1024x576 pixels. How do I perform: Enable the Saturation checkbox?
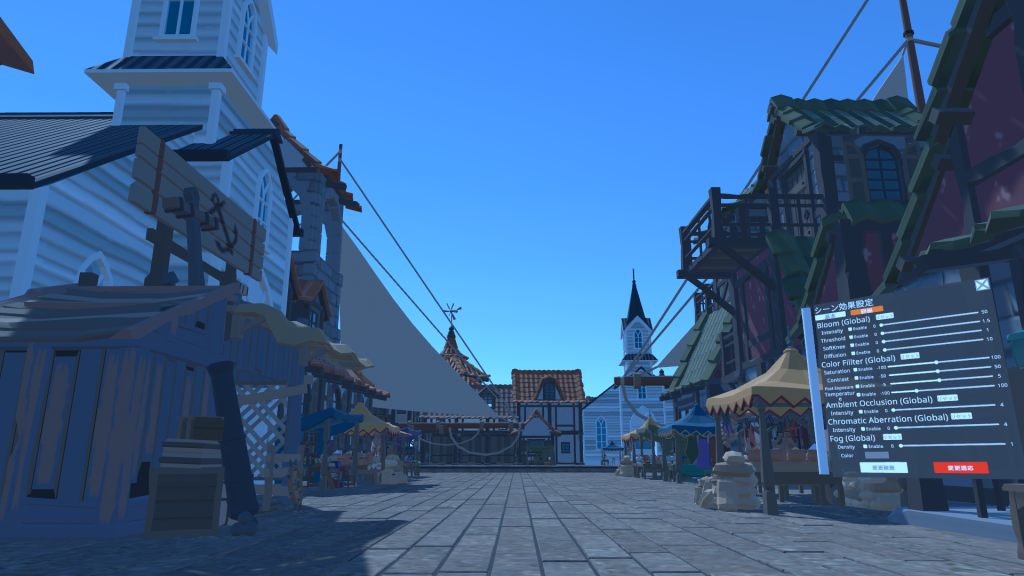(x=856, y=370)
